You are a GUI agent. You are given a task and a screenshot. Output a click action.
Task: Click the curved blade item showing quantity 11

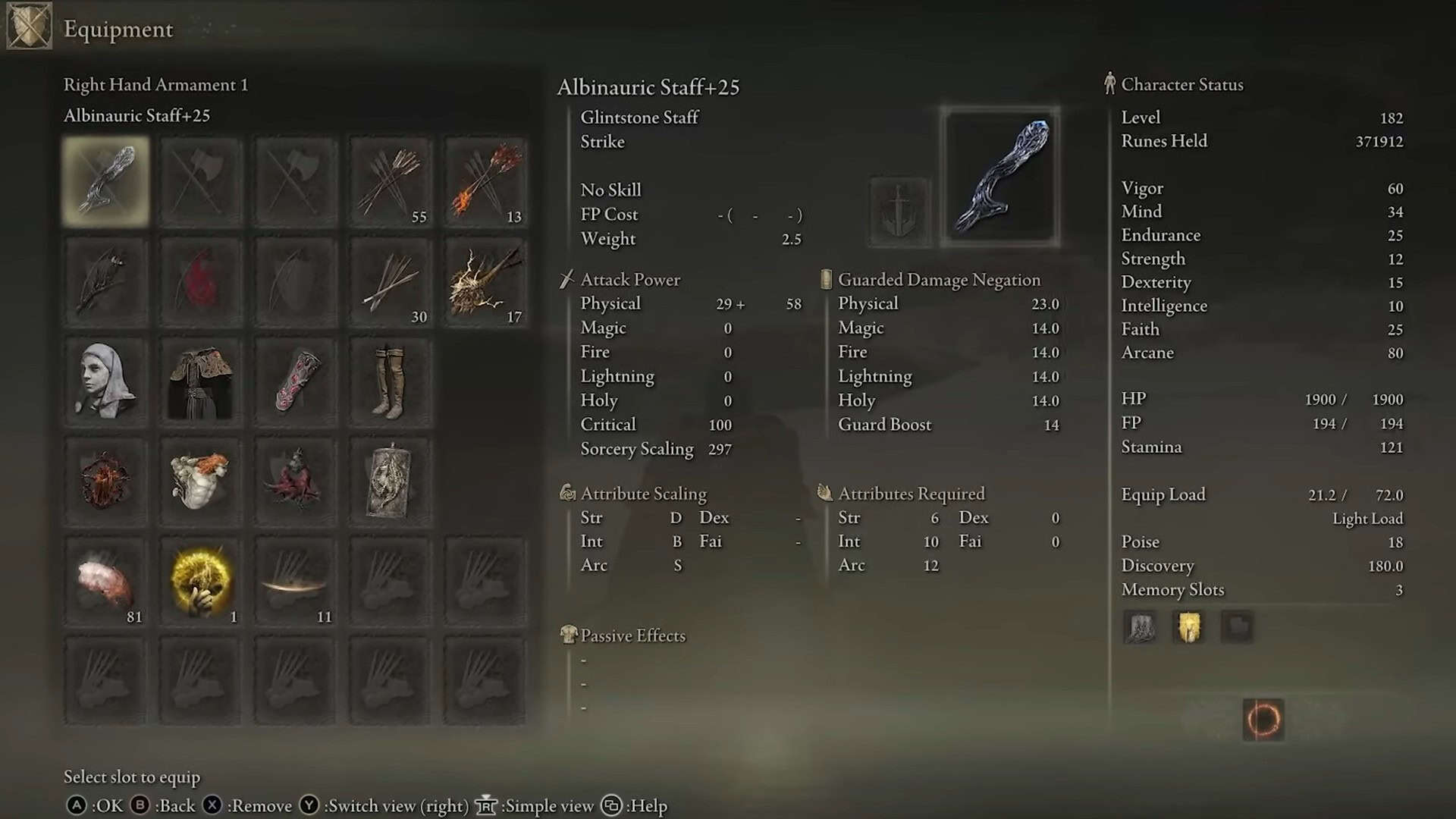point(295,580)
